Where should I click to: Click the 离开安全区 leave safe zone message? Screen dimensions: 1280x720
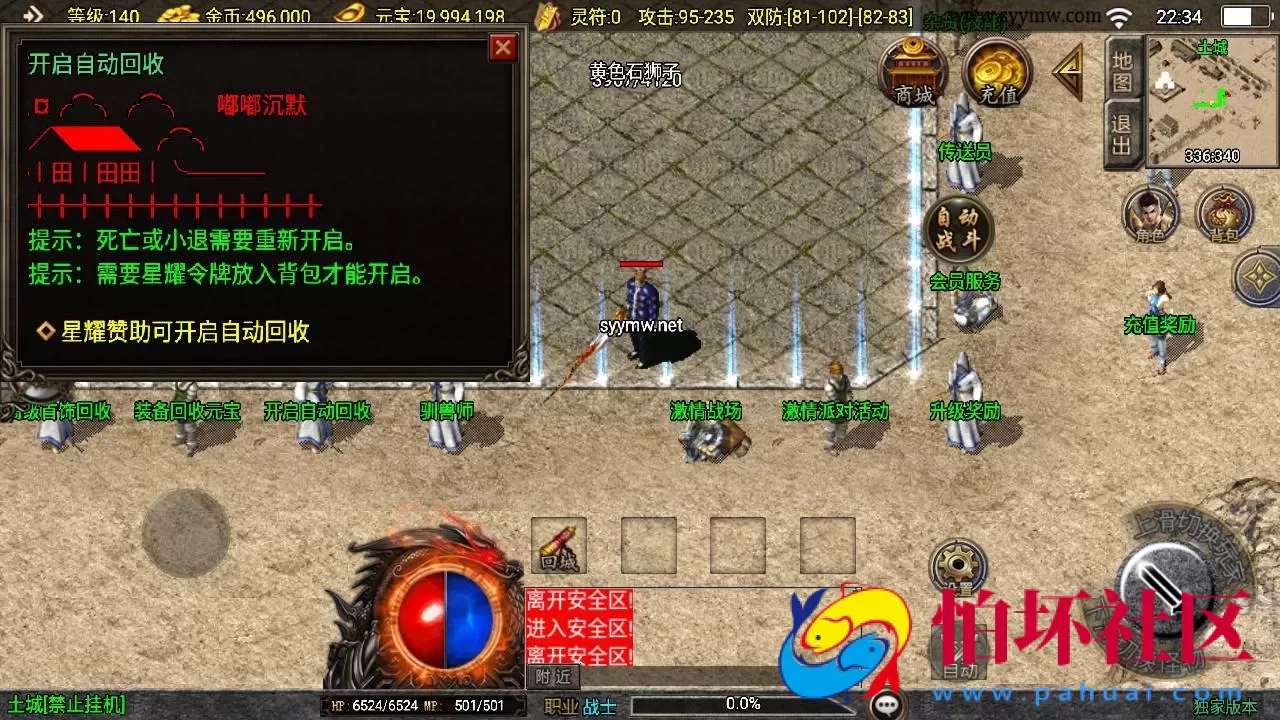click(577, 597)
